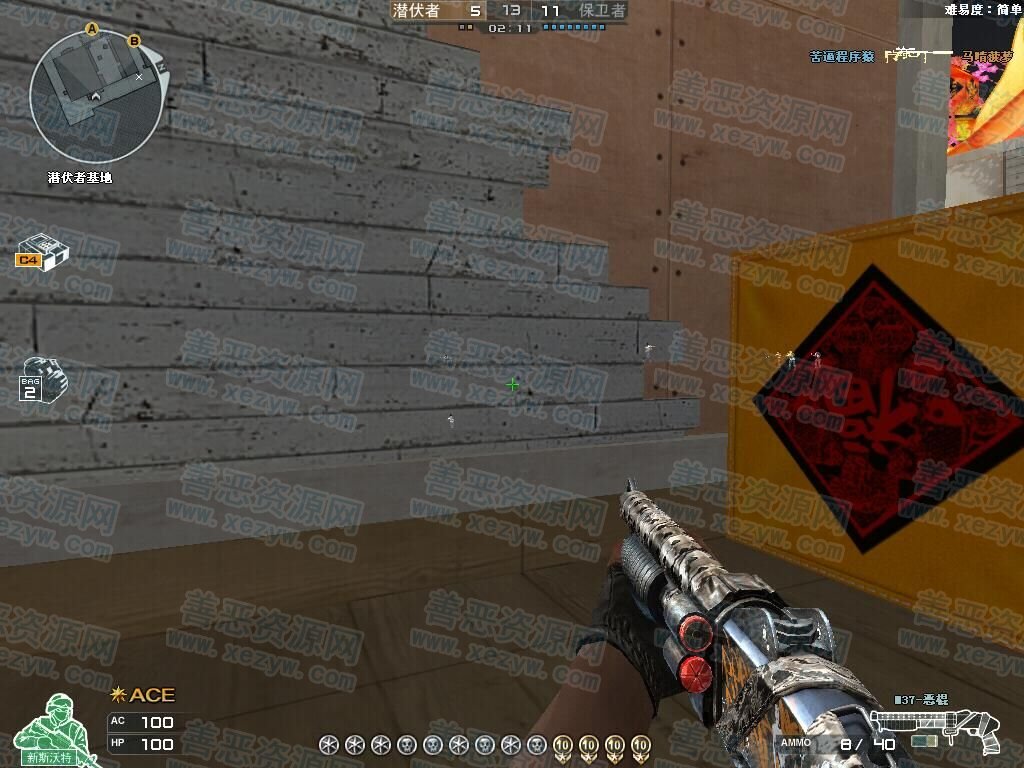Image resolution: width=1024 pixels, height=768 pixels.
Task: Open the BAG 2 backpack icon
Action: point(39,378)
